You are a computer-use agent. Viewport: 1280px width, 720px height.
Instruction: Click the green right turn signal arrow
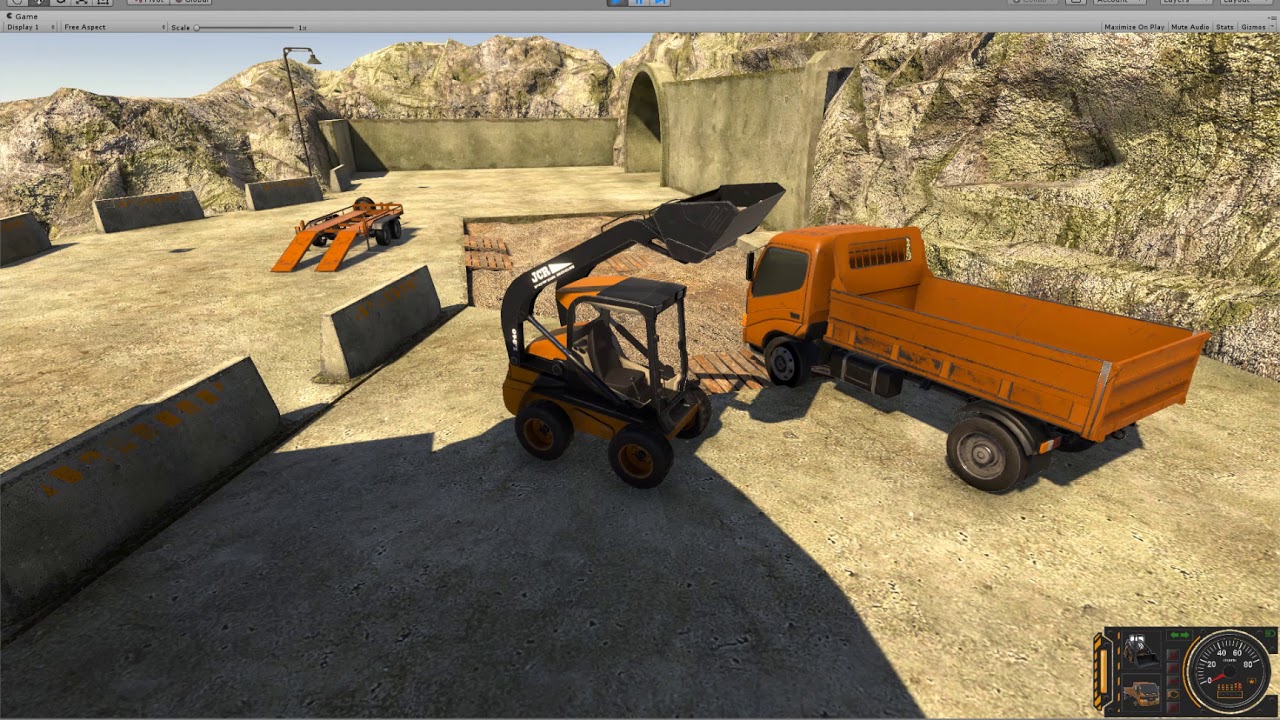coord(1184,635)
